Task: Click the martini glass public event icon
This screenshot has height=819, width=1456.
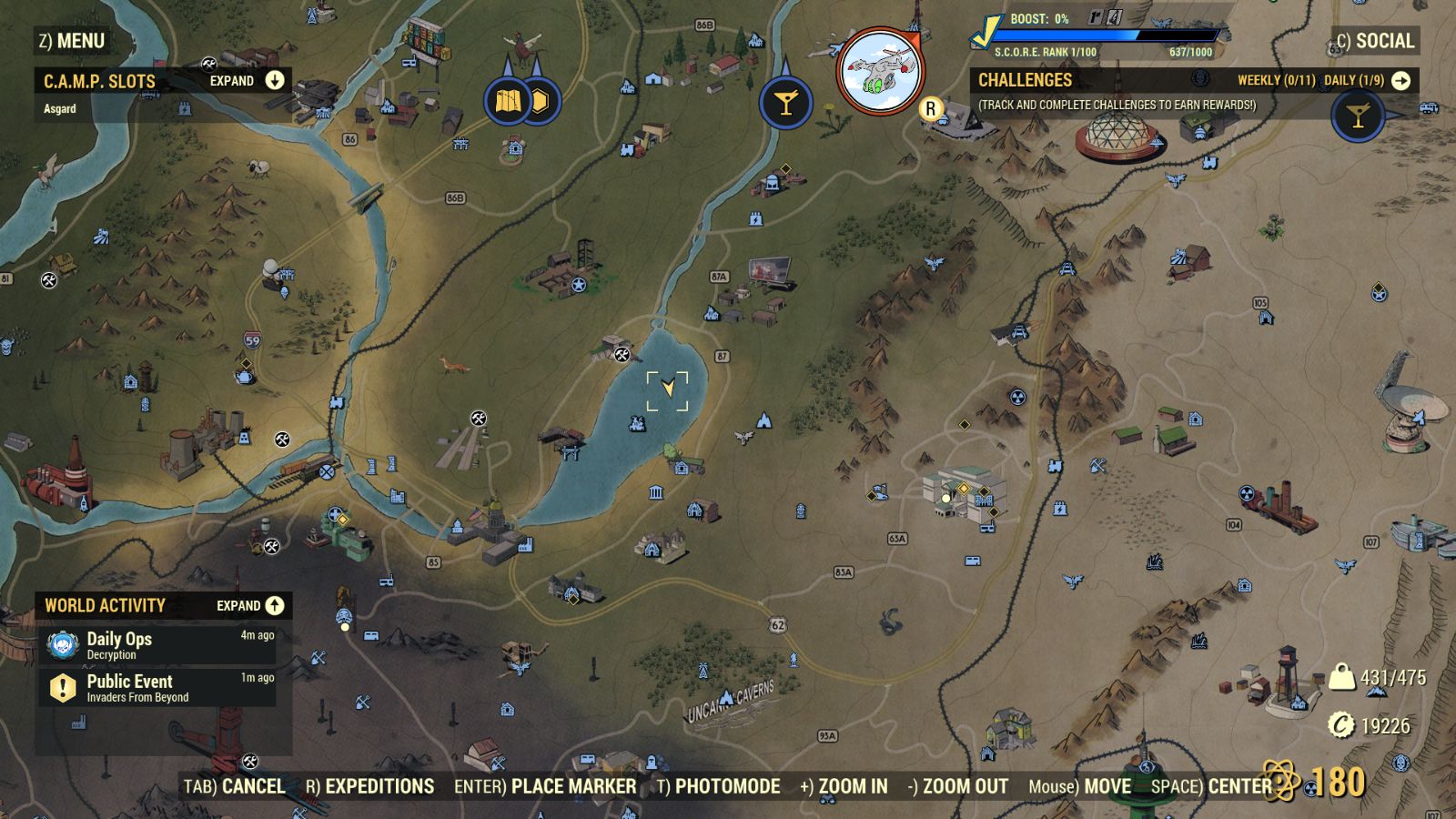Action: point(784,102)
